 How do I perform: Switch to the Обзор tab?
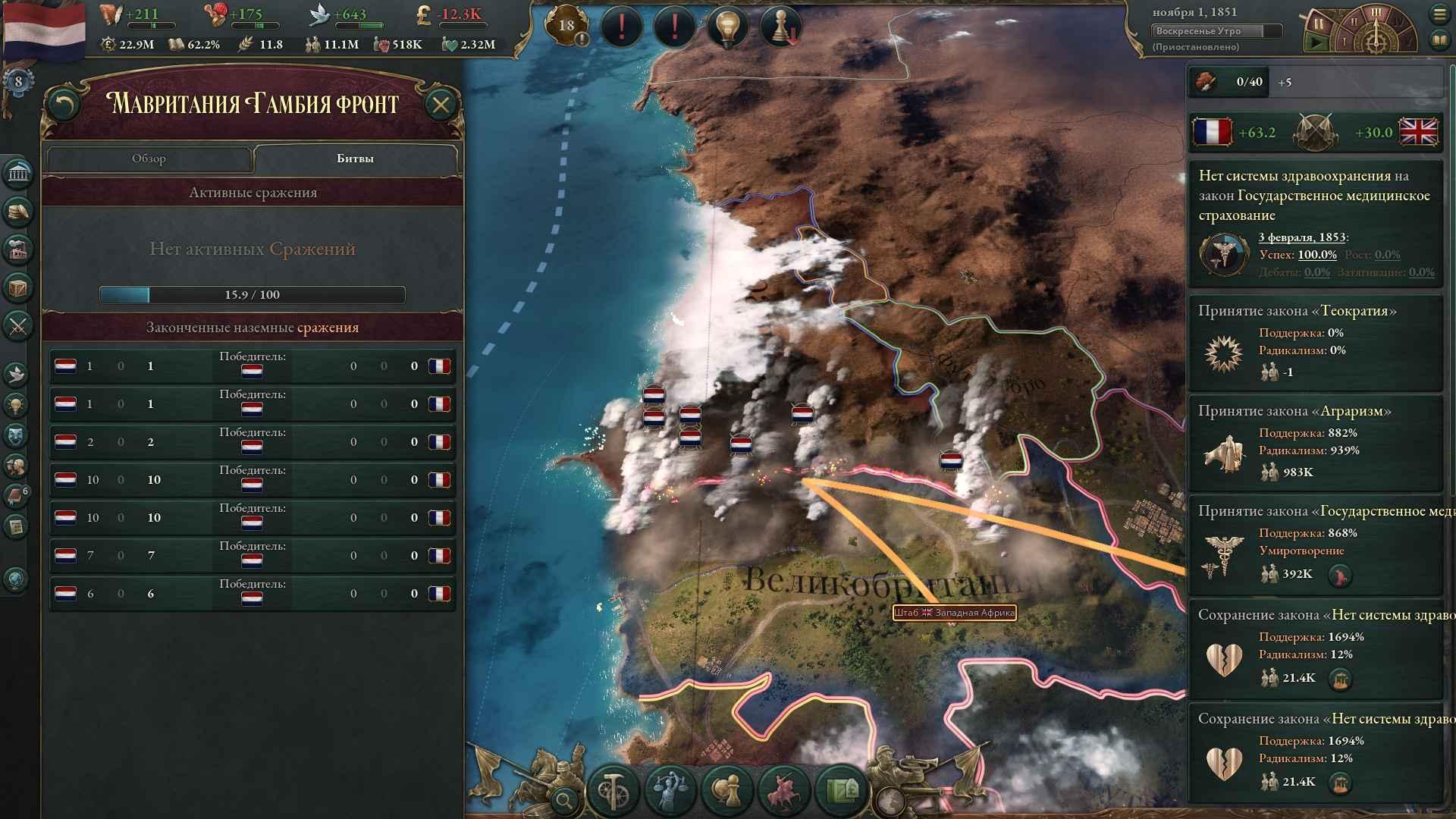[149, 158]
